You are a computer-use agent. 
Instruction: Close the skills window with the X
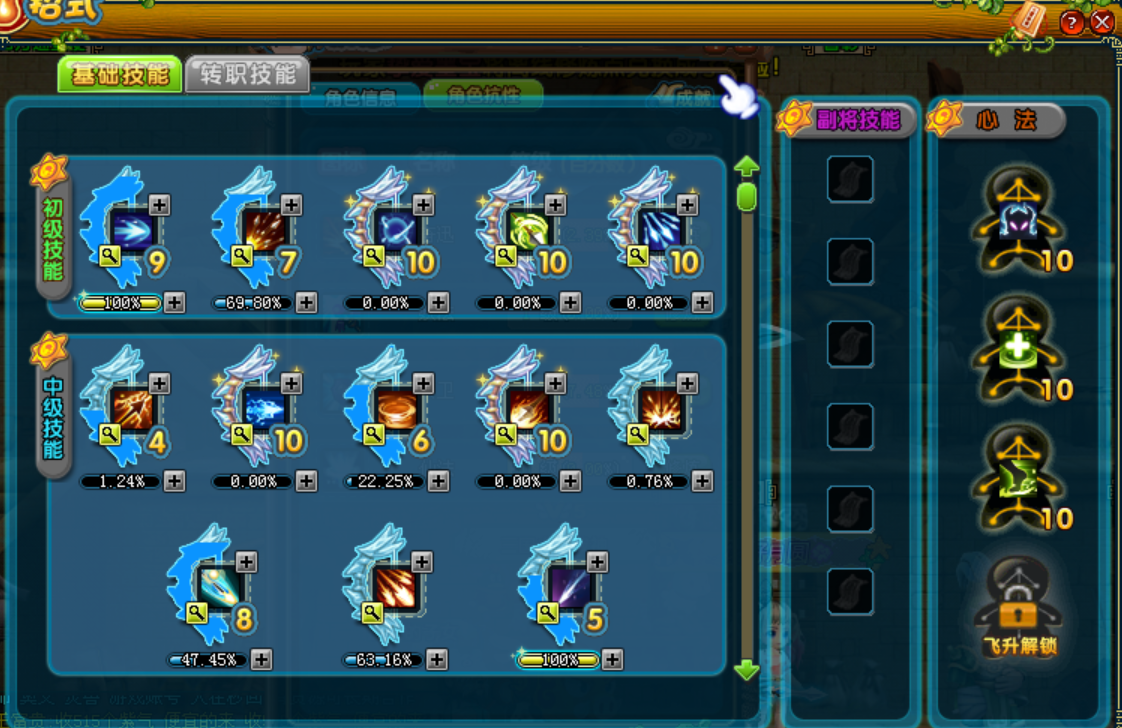pos(1102,22)
